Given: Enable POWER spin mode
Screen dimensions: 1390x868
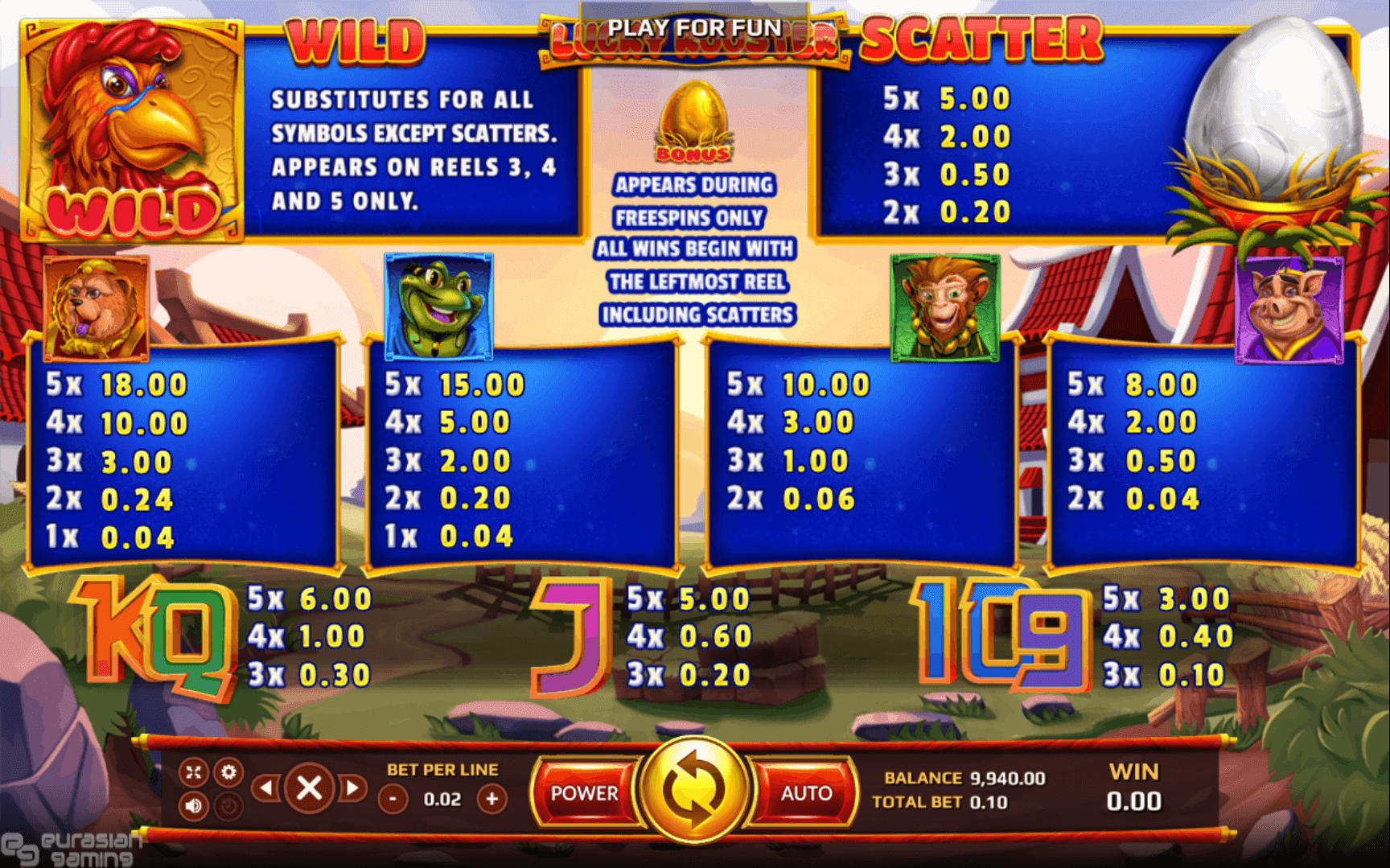Looking at the screenshot, I should pyautogui.click(x=585, y=793).
